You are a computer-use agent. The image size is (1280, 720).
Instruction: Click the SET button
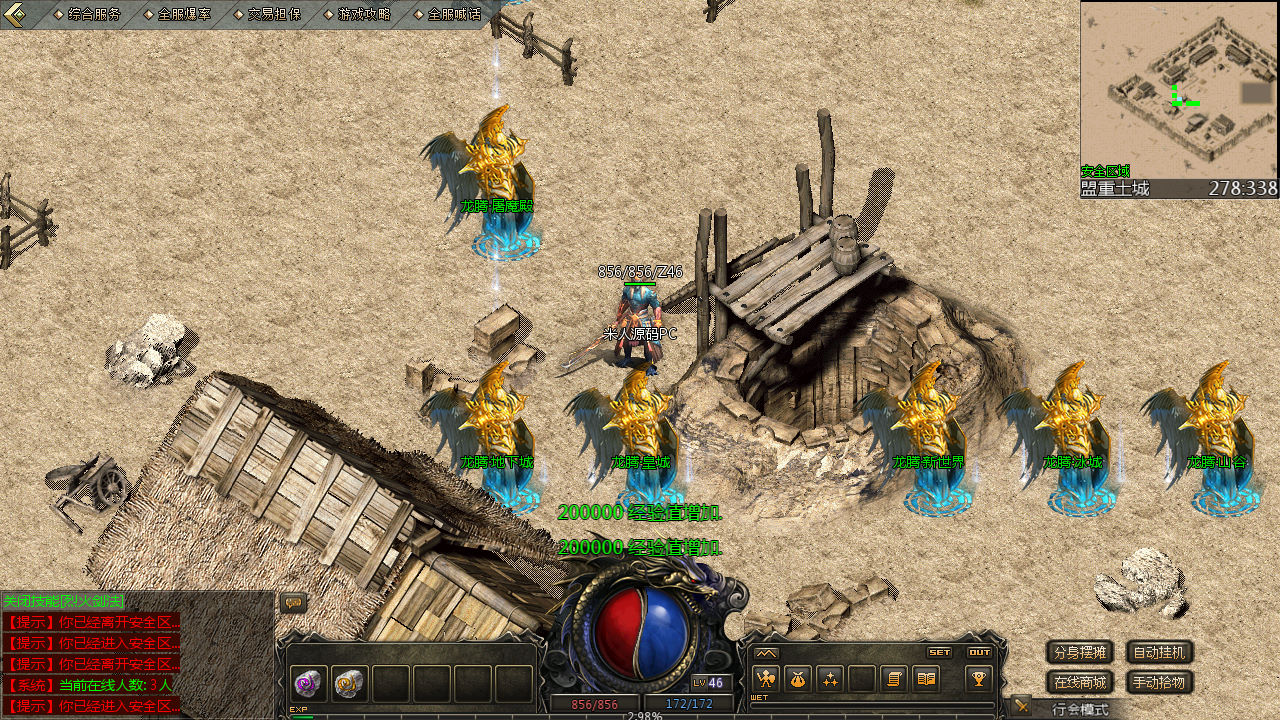pyautogui.click(x=939, y=652)
